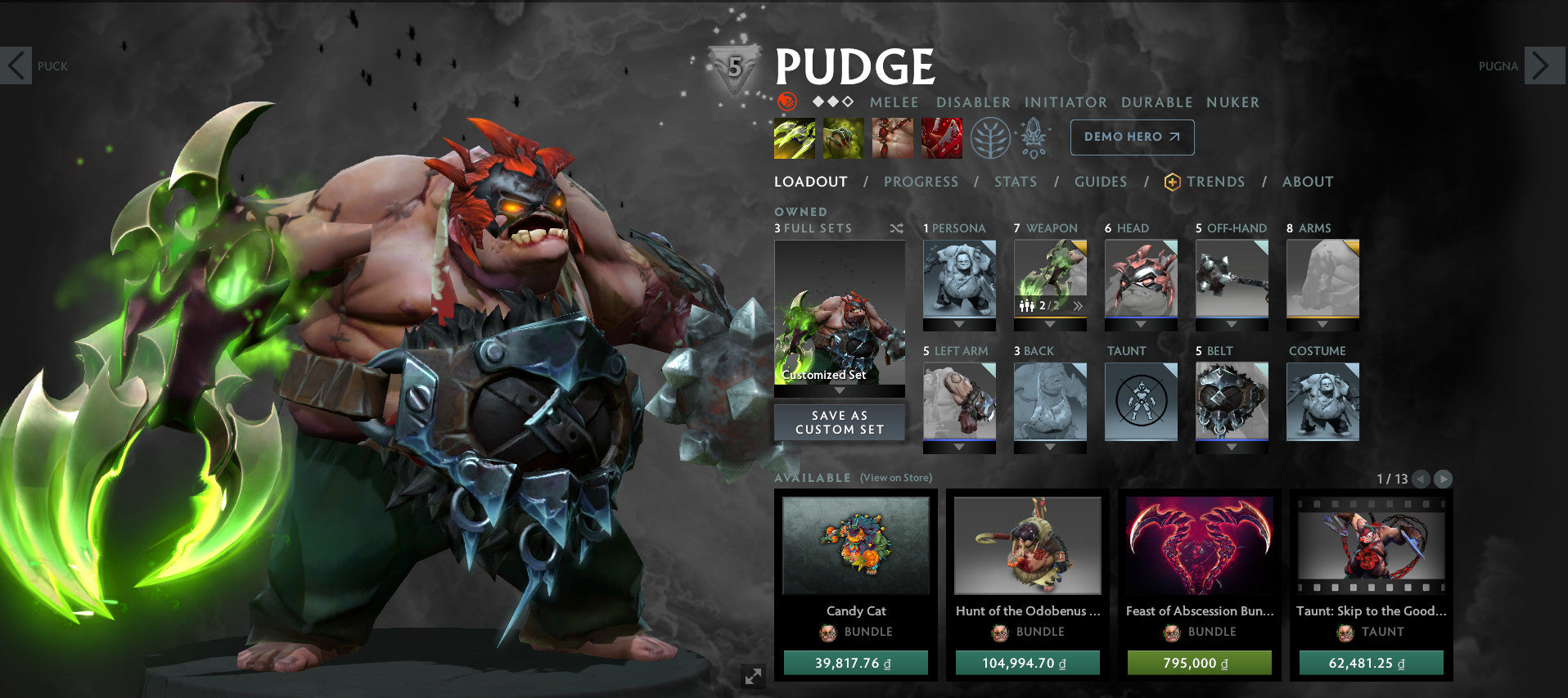Open the View on Store link

click(894, 475)
